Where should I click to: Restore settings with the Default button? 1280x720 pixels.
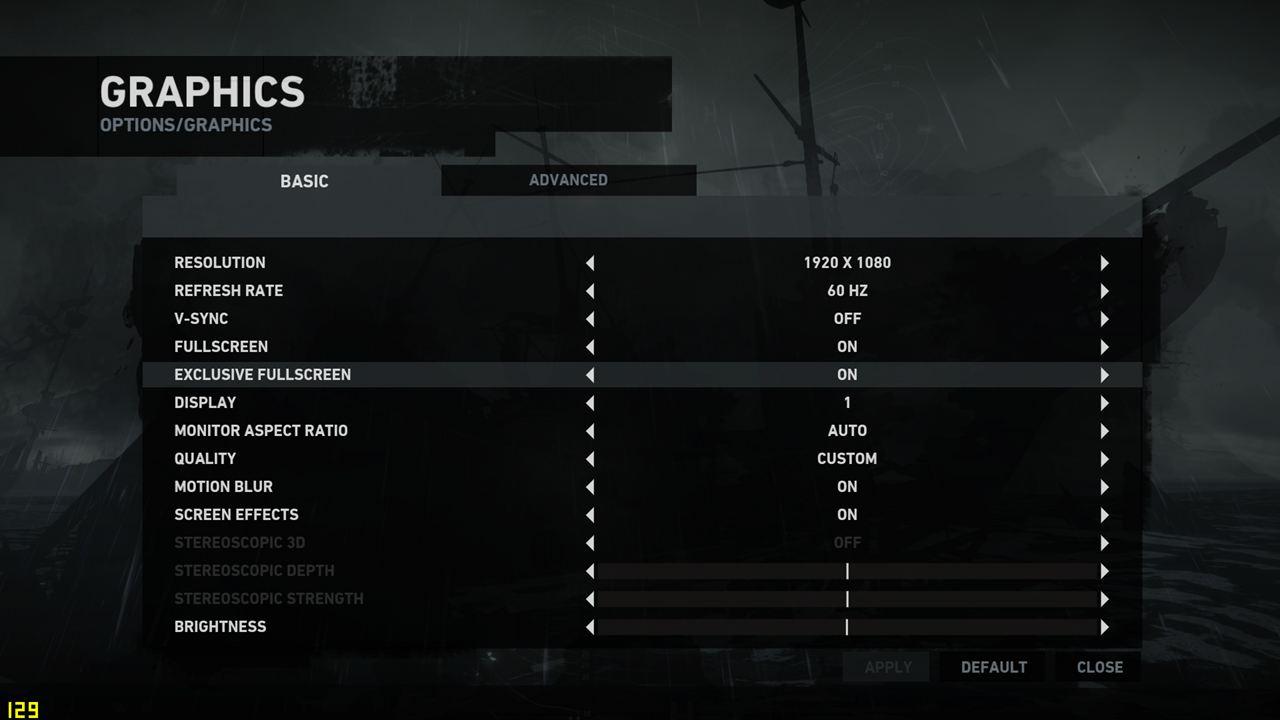(x=993, y=667)
